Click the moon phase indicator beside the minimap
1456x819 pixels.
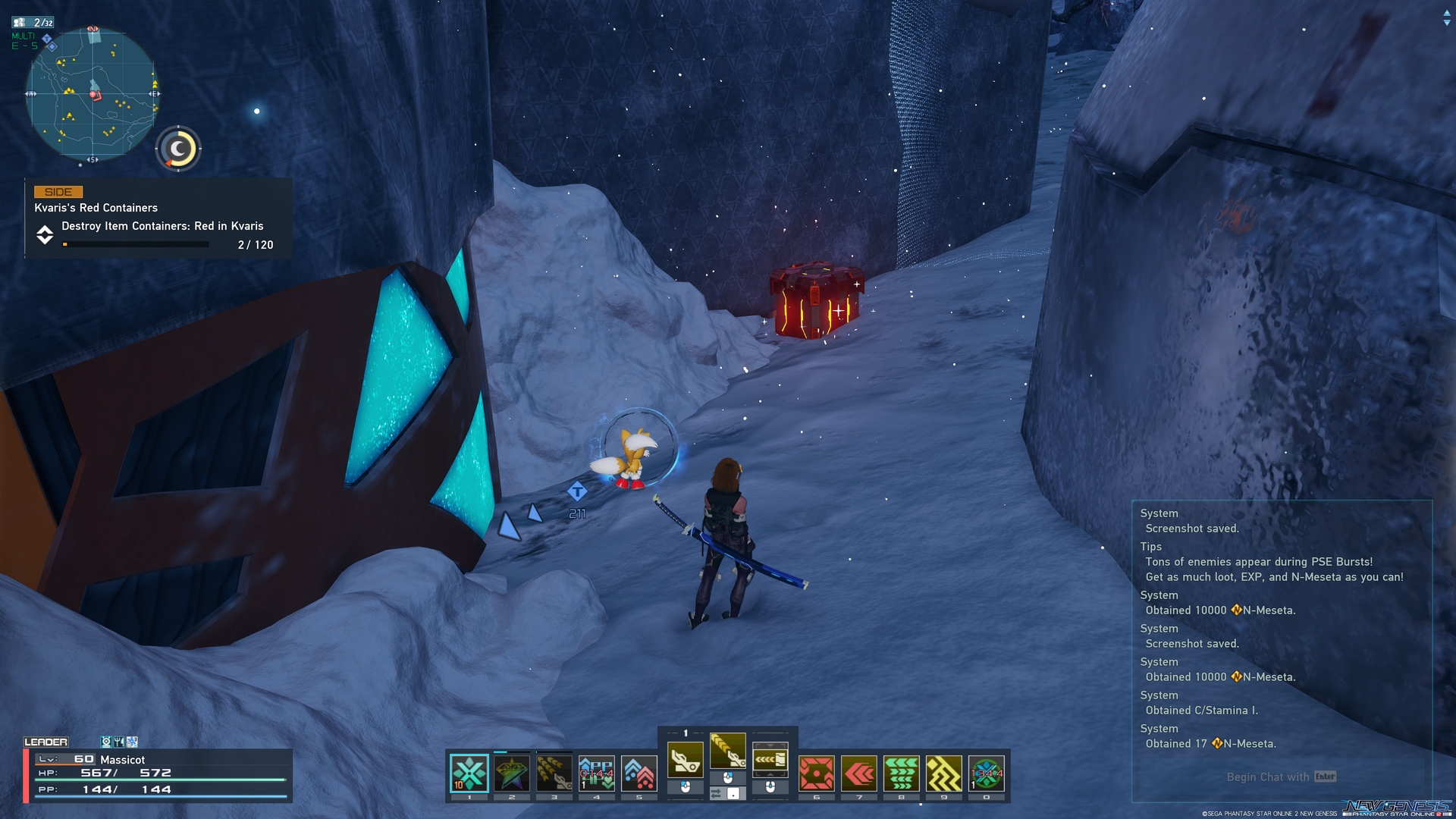[x=178, y=149]
